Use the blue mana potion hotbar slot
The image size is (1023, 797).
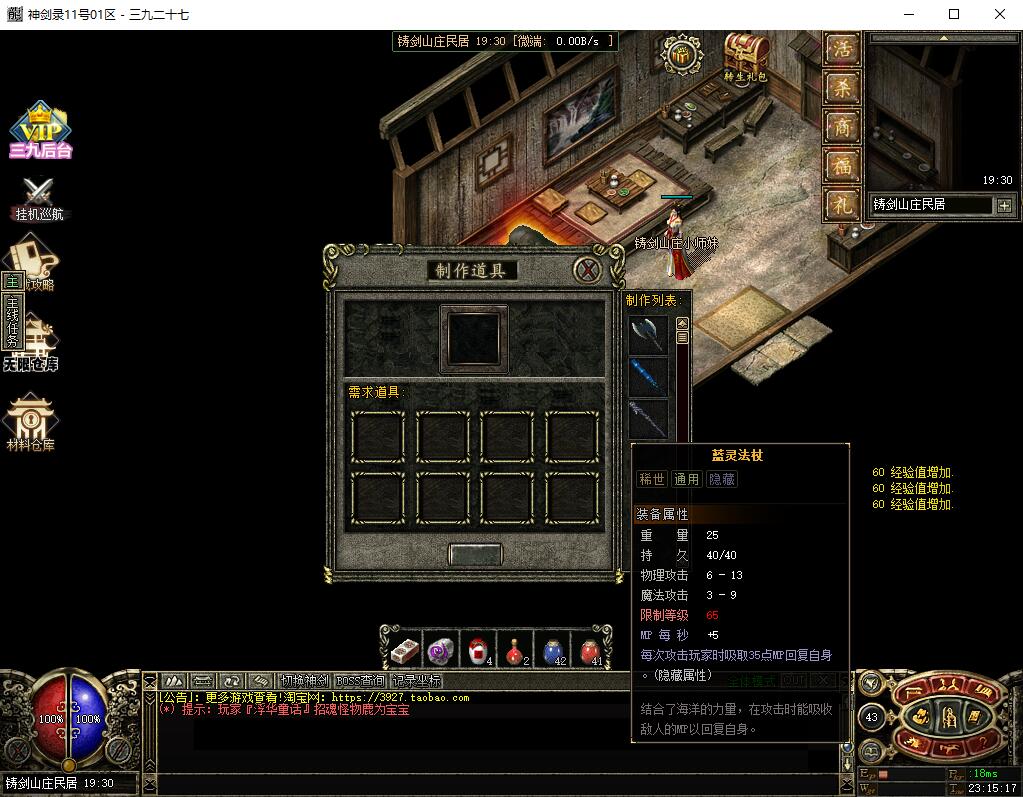click(x=552, y=650)
